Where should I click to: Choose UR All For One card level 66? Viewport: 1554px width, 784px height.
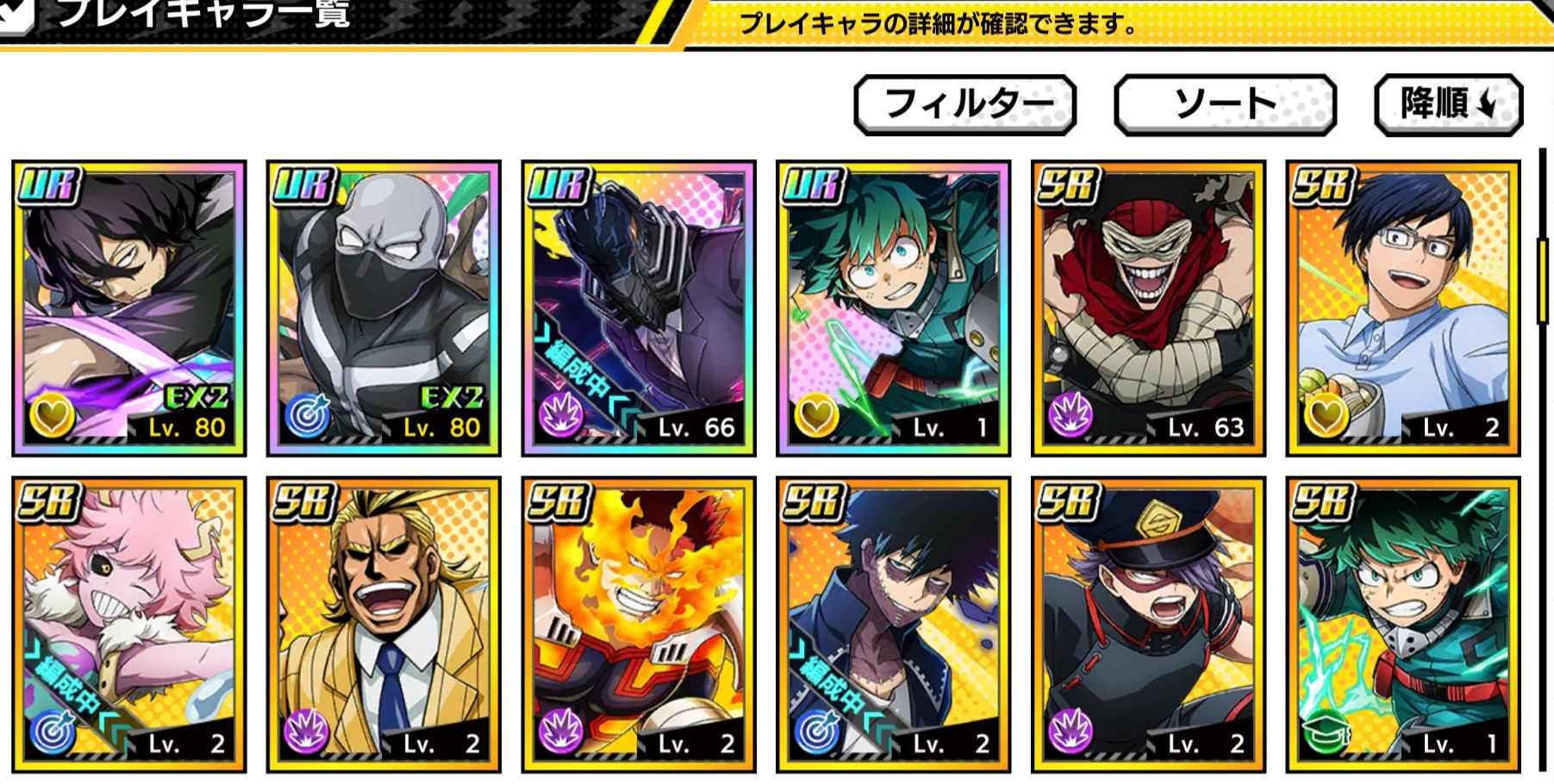639,308
